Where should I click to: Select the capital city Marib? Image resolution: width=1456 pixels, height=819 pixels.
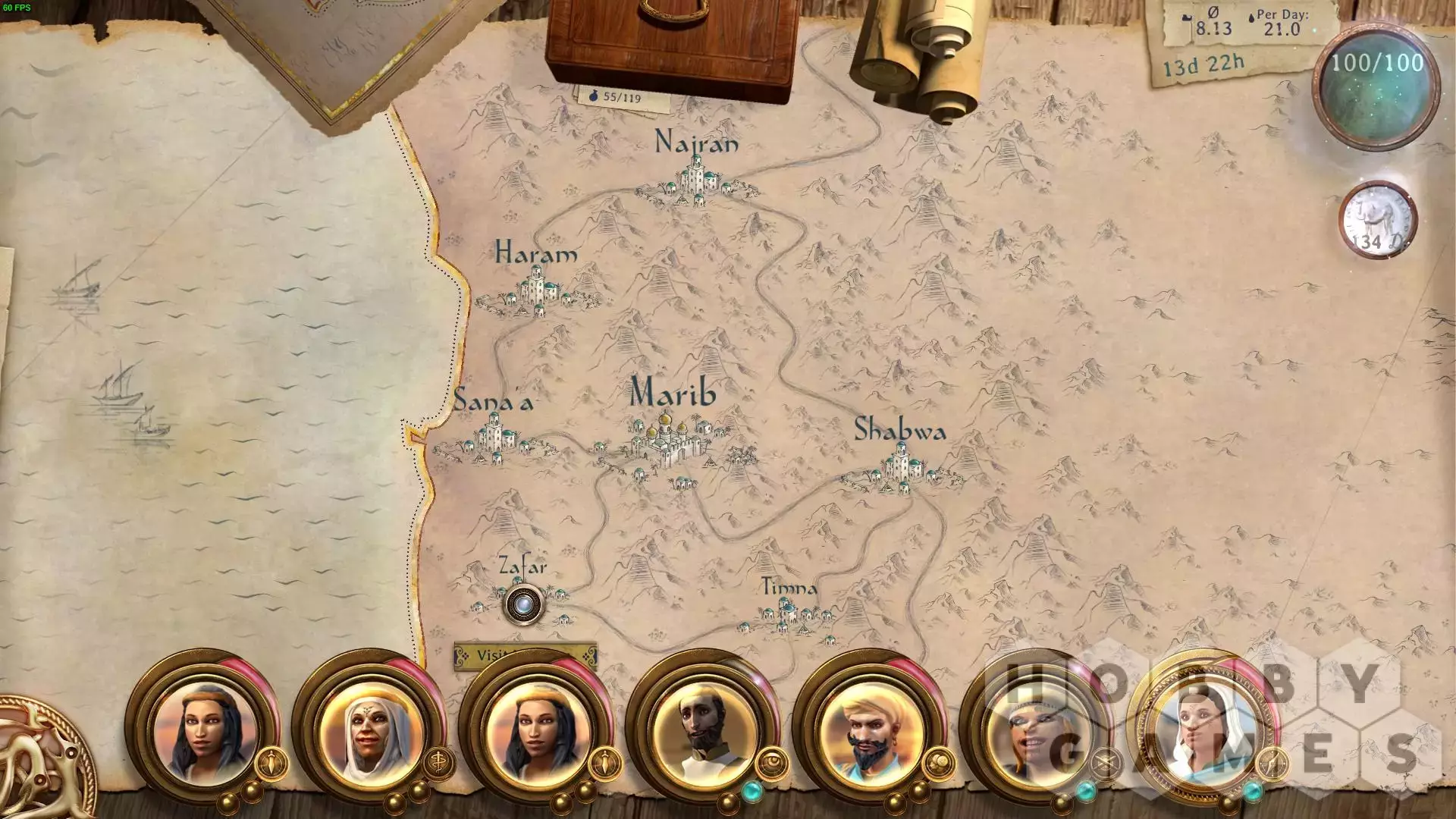pyautogui.click(x=667, y=441)
